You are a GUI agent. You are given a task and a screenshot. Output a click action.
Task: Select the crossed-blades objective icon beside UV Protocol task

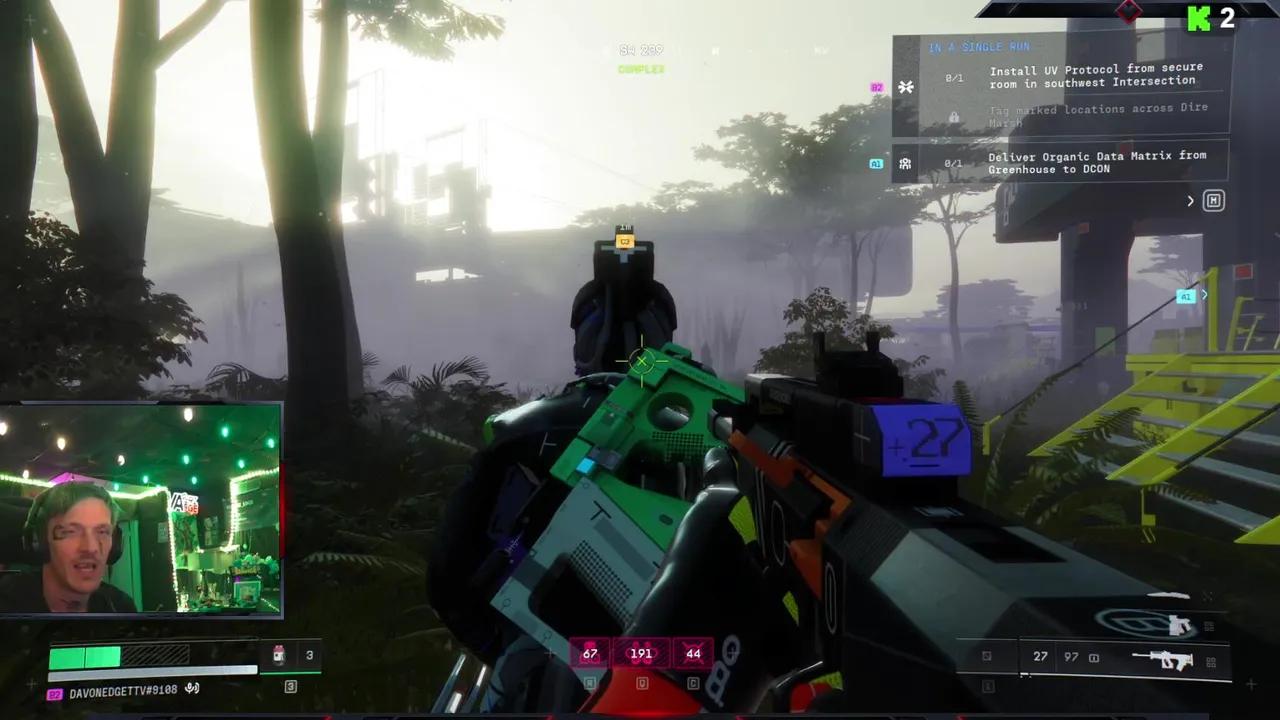(907, 86)
